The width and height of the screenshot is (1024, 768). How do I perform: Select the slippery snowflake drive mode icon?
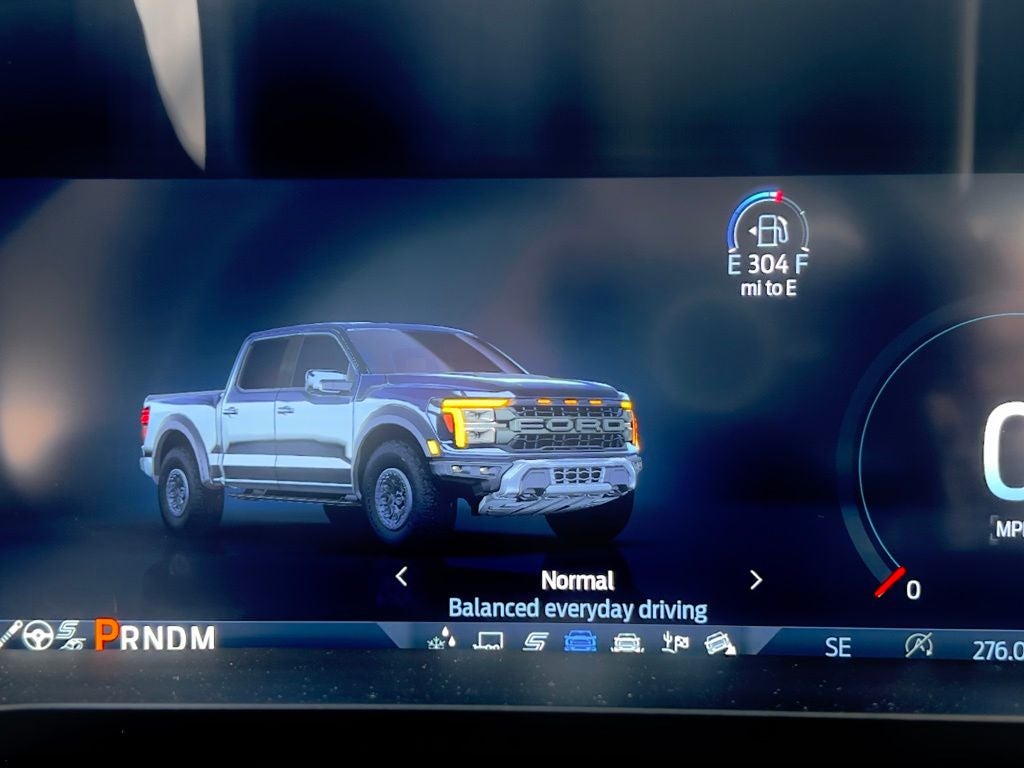click(x=441, y=638)
